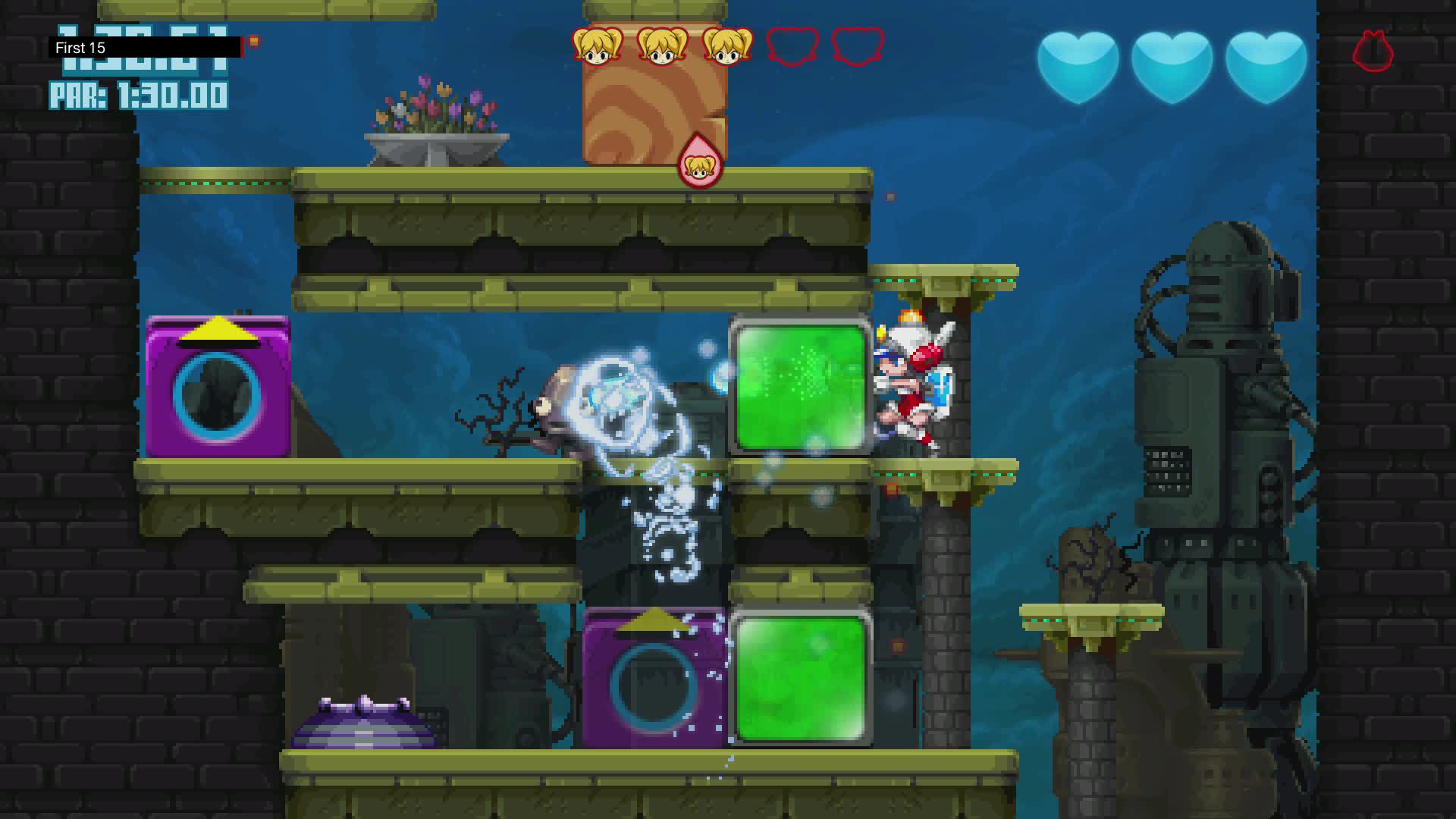
Task: Select the First 15 label
Action: (x=79, y=48)
